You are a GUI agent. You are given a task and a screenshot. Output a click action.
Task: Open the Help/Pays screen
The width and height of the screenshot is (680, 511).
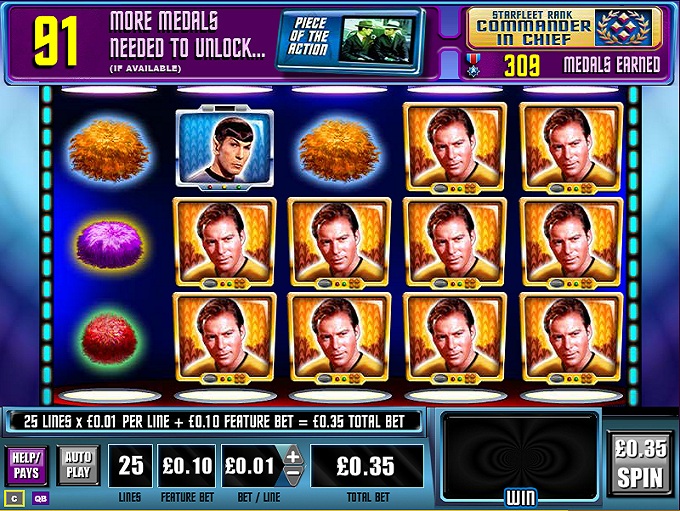(27, 465)
